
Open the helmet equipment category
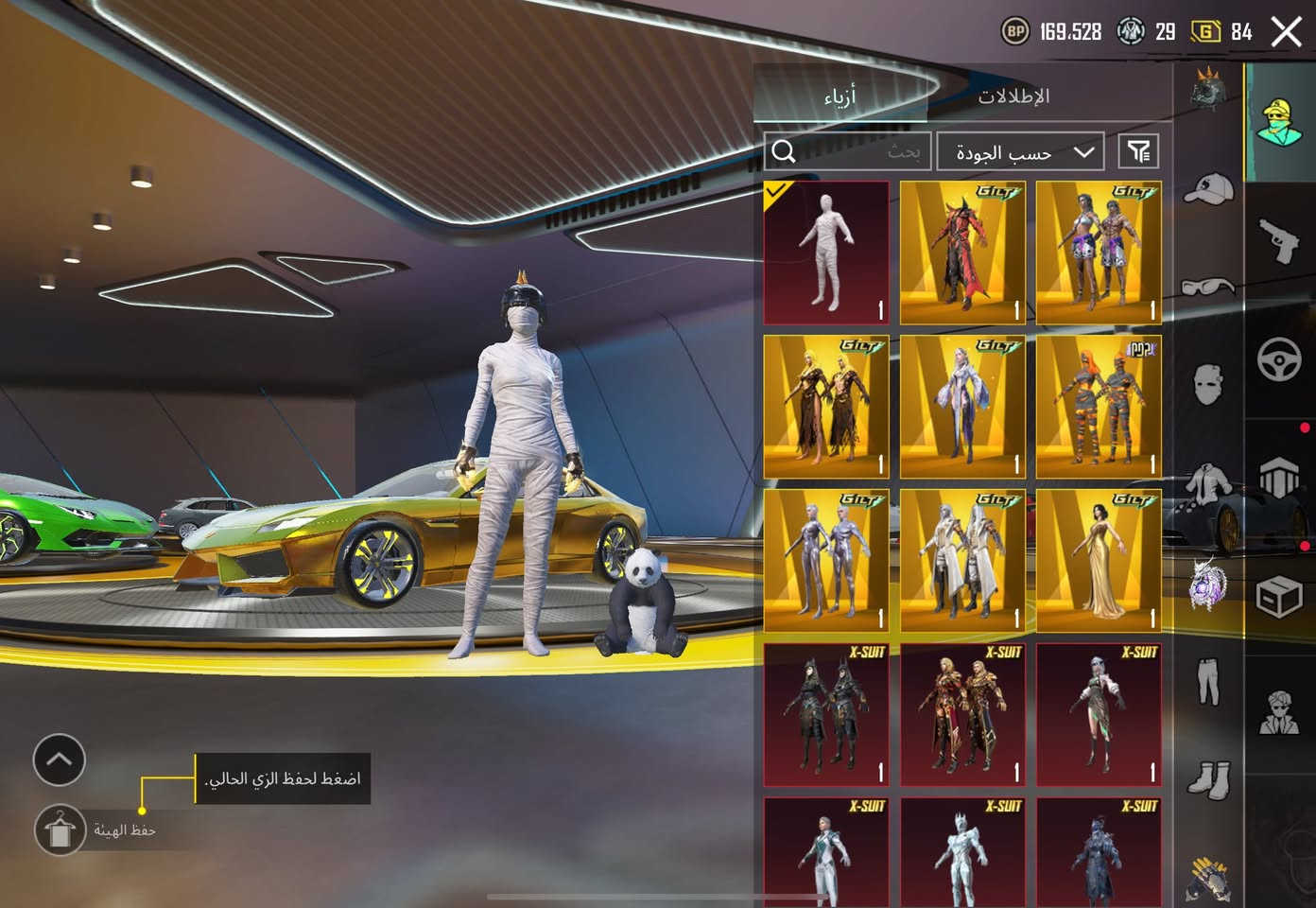[x=1208, y=92]
